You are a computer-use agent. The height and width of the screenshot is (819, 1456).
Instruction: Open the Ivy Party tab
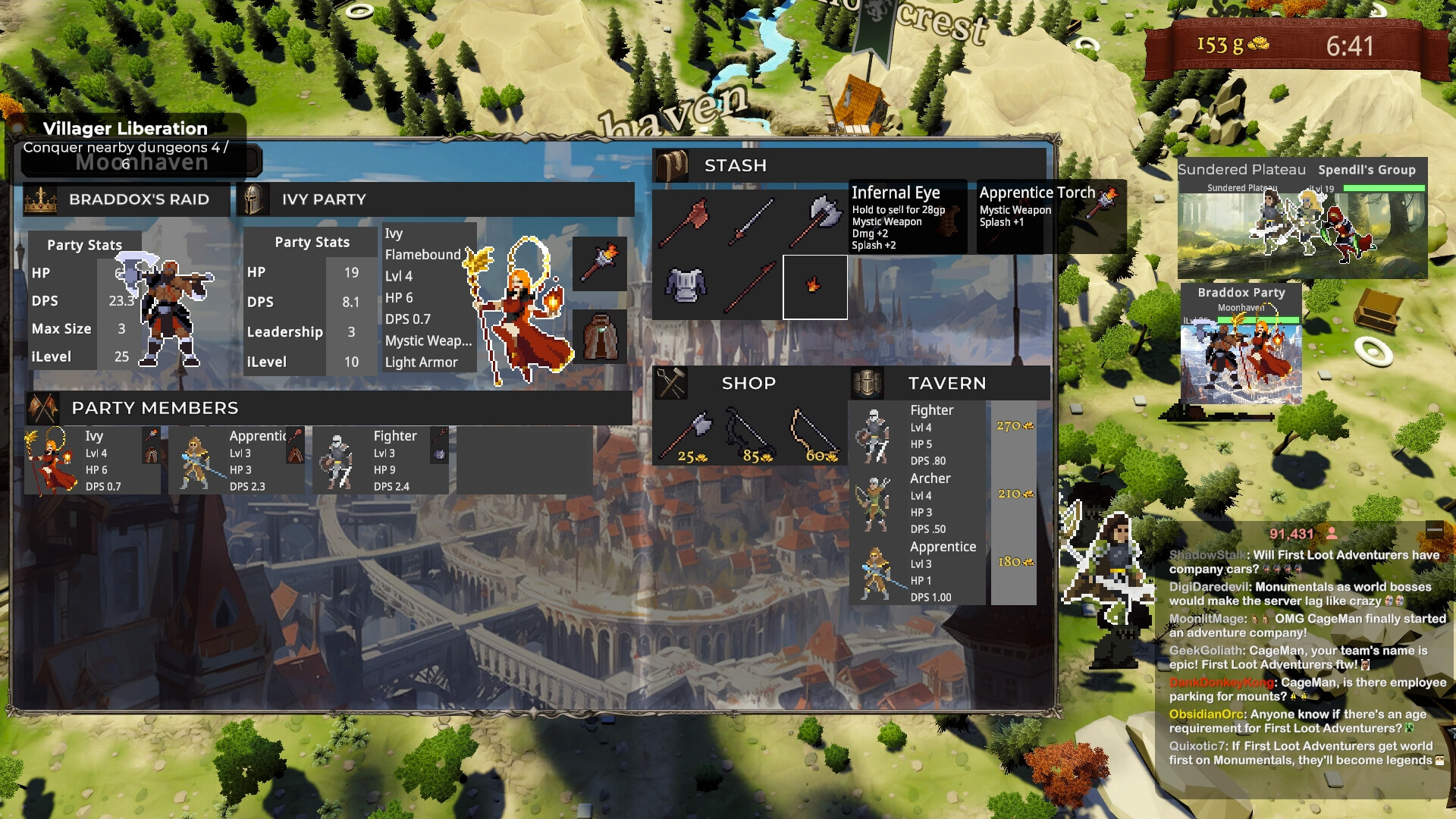pyautogui.click(x=435, y=199)
